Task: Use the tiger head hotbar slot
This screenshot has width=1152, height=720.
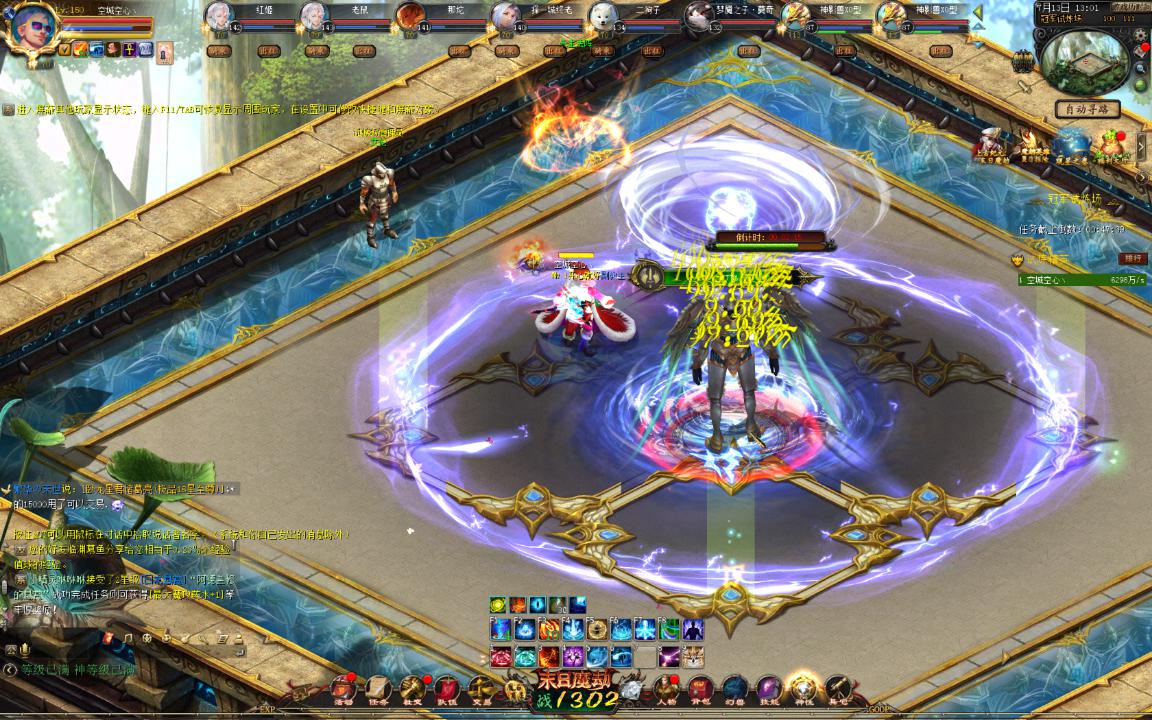Action: click(x=694, y=657)
